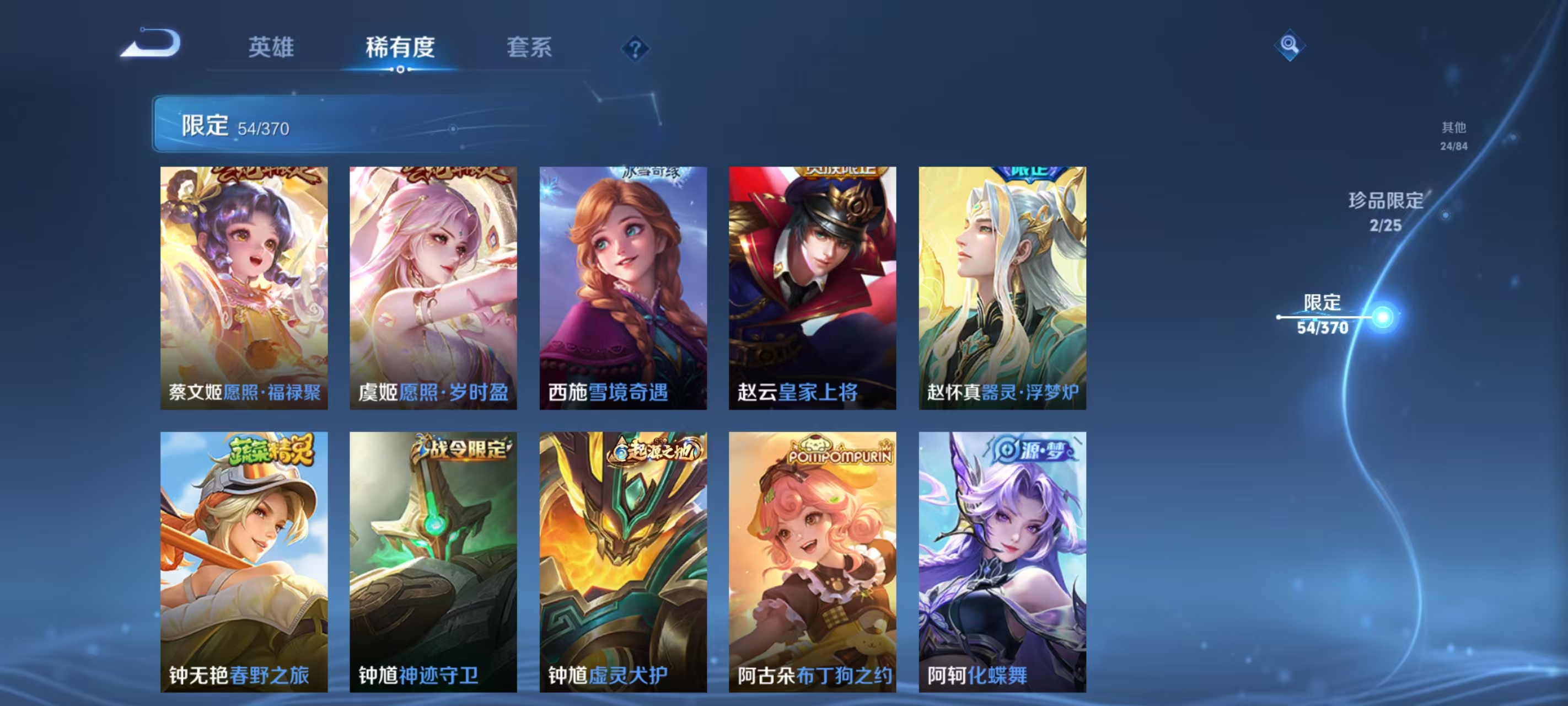Open search with the magnifier diamond icon

coord(1290,44)
